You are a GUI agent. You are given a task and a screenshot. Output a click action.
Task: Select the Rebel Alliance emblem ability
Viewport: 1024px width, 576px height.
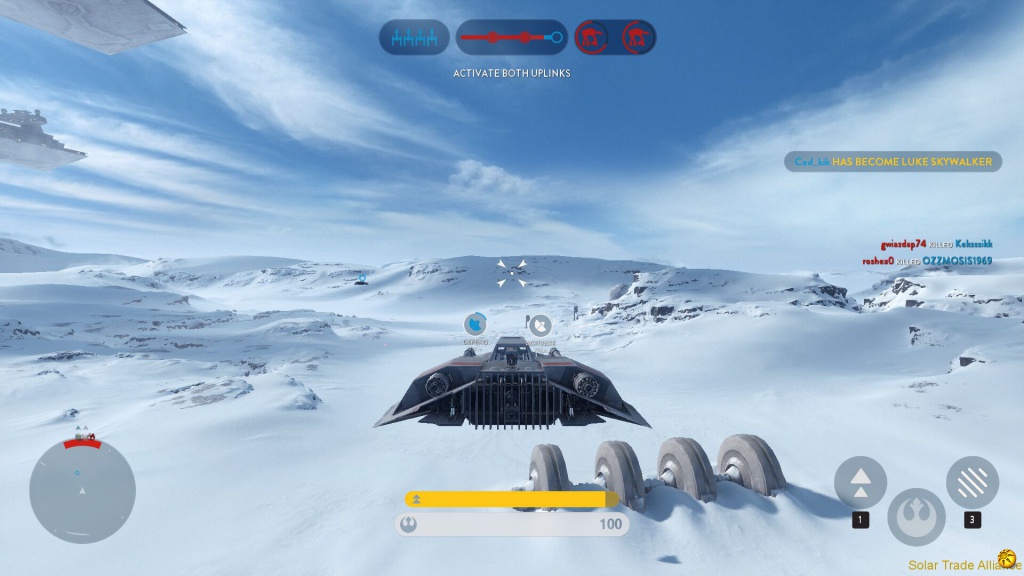(915, 515)
